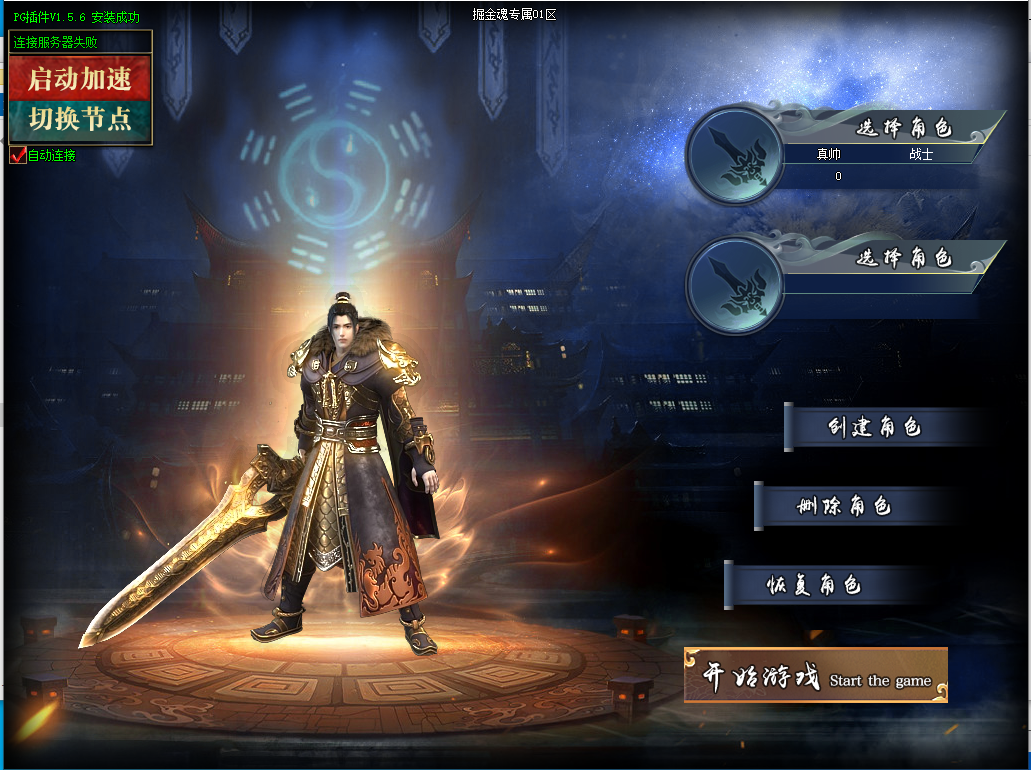
Task: Open 创建角色 create character
Action: (875, 428)
